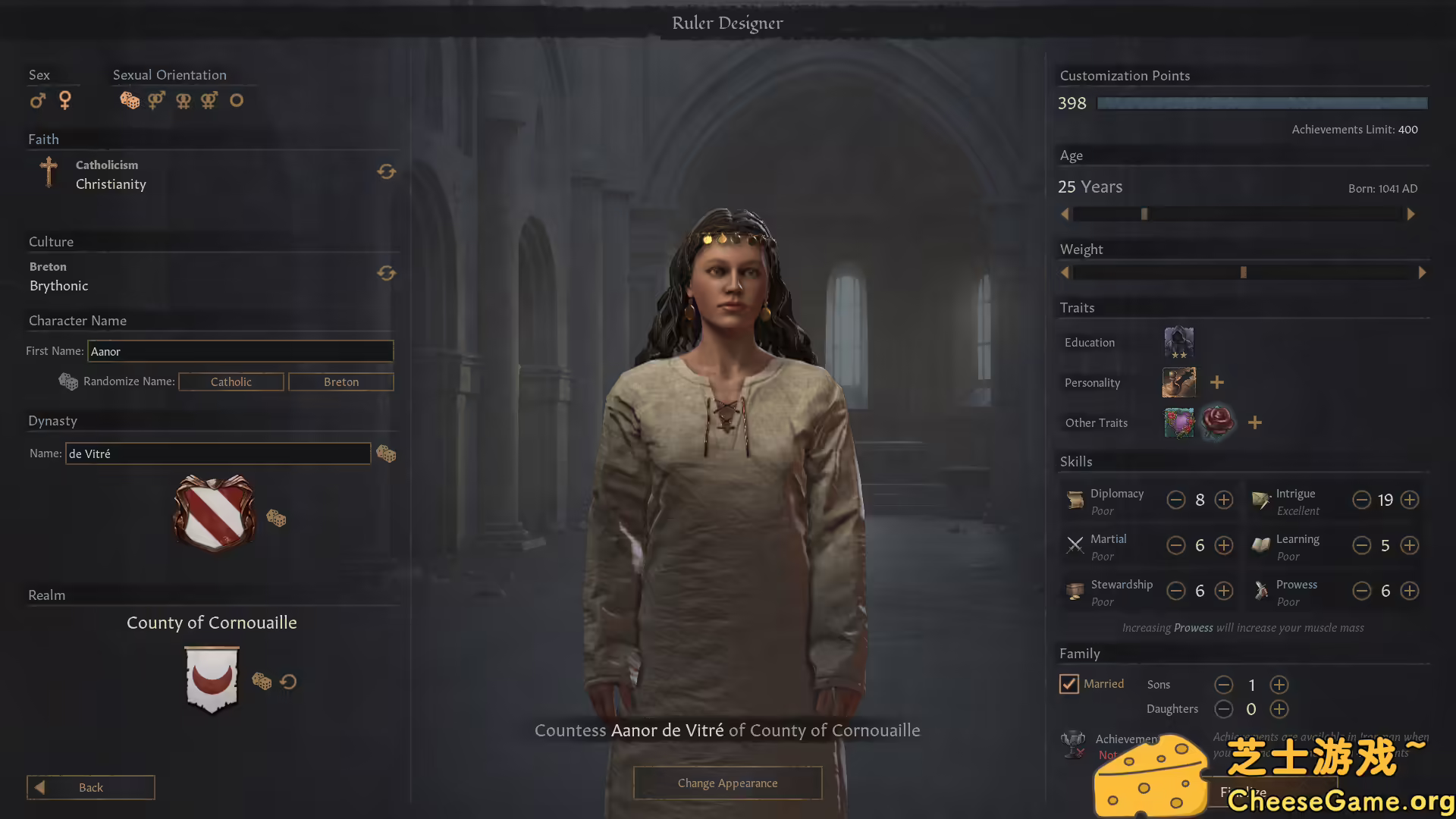The height and width of the screenshot is (819, 1456).
Task: Uncheck the Married checkbox
Action: [1069, 683]
